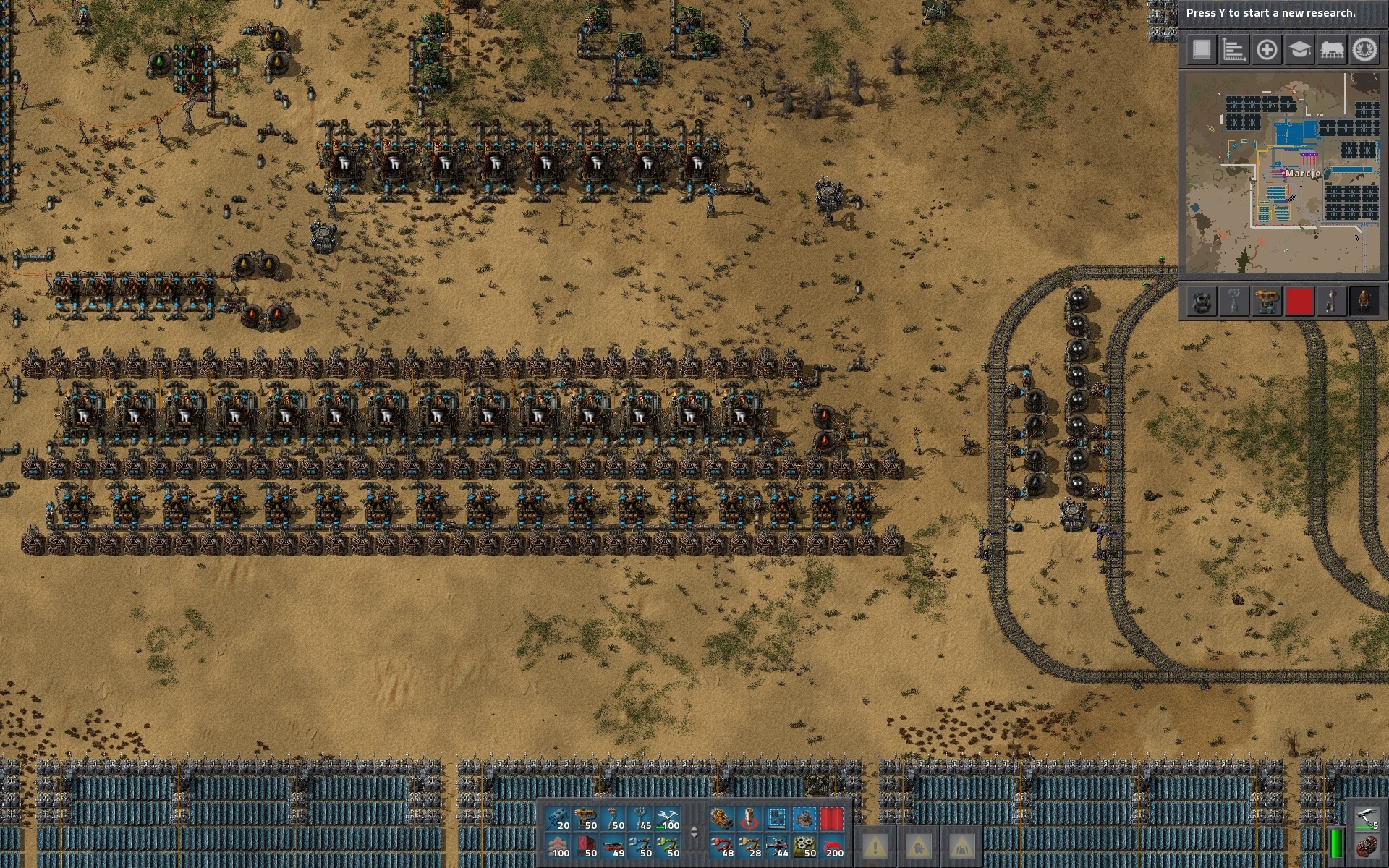Screen dimensions: 1389x868
Task: Show the production statistics graph
Action: tap(1234, 50)
